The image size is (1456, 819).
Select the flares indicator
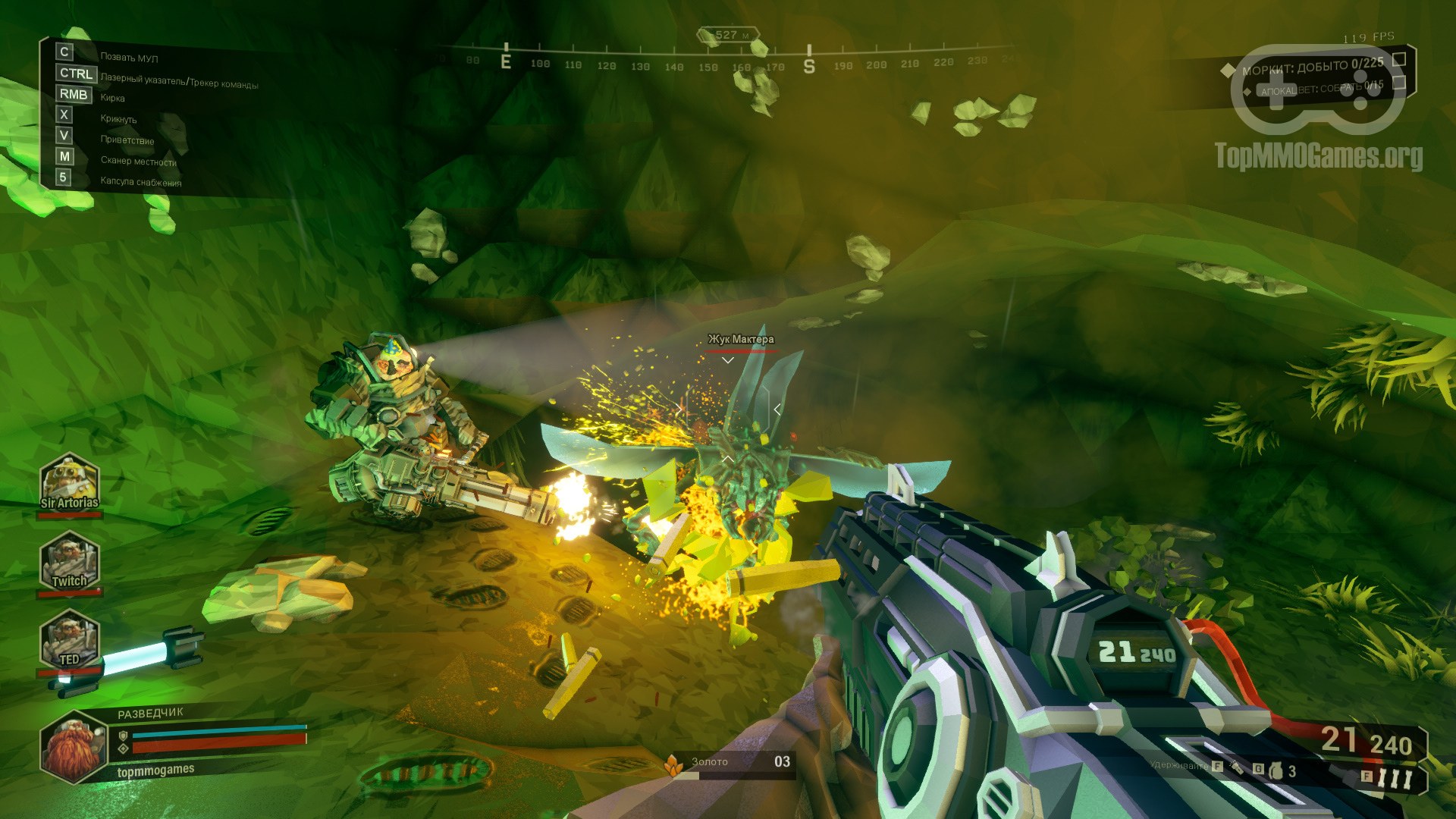(x=1394, y=778)
